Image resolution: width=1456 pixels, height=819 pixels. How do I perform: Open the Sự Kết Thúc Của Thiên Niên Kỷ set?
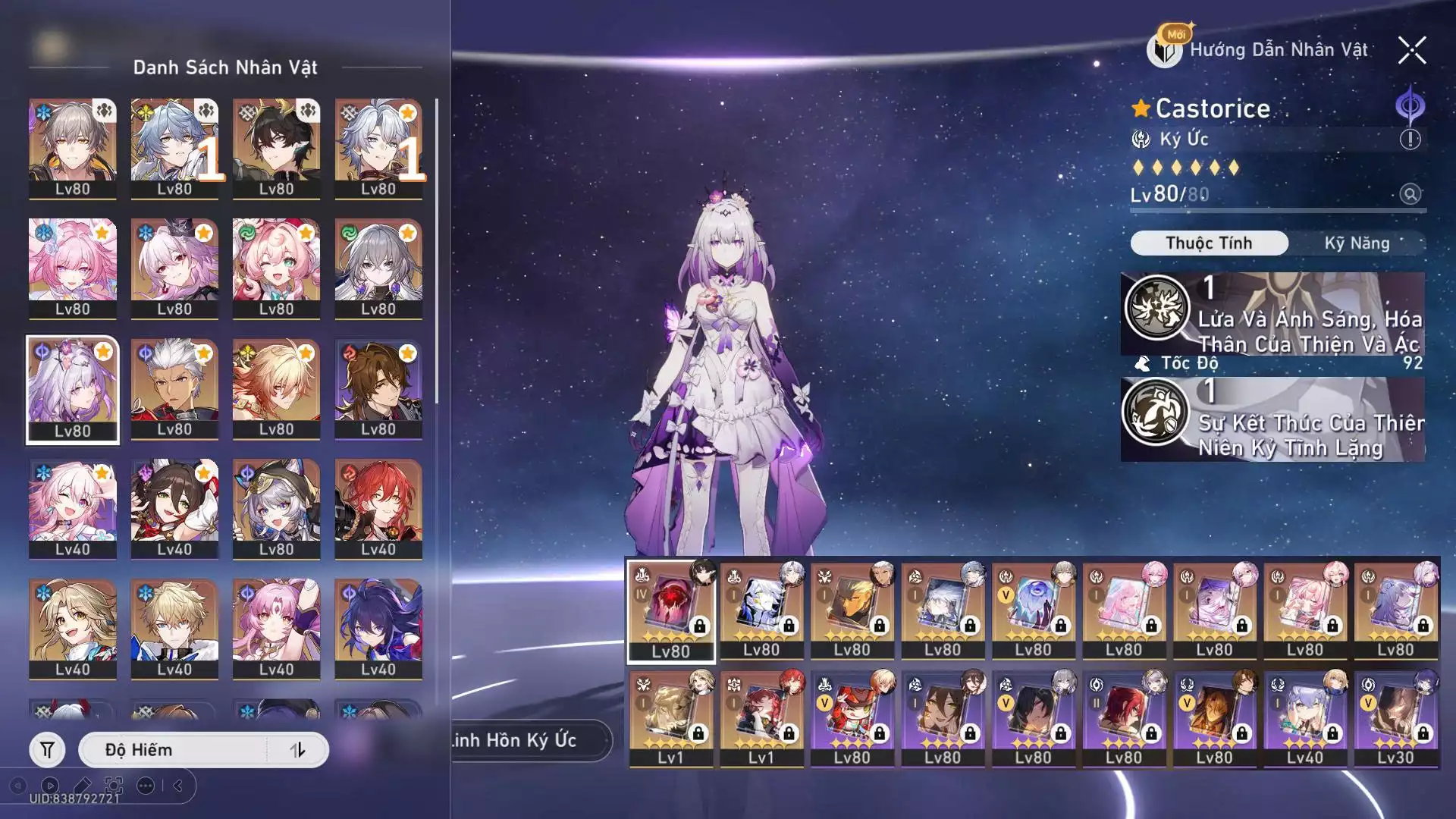pos(1272,419)
